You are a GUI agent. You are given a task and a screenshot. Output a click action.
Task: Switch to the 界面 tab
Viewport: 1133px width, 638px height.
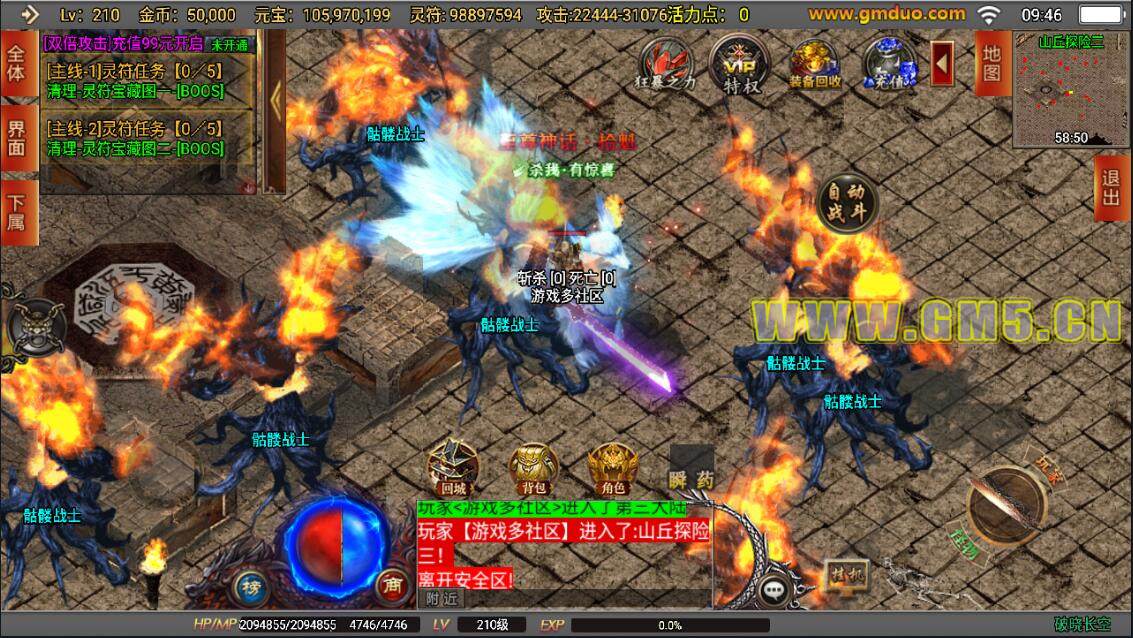(17, 138)
